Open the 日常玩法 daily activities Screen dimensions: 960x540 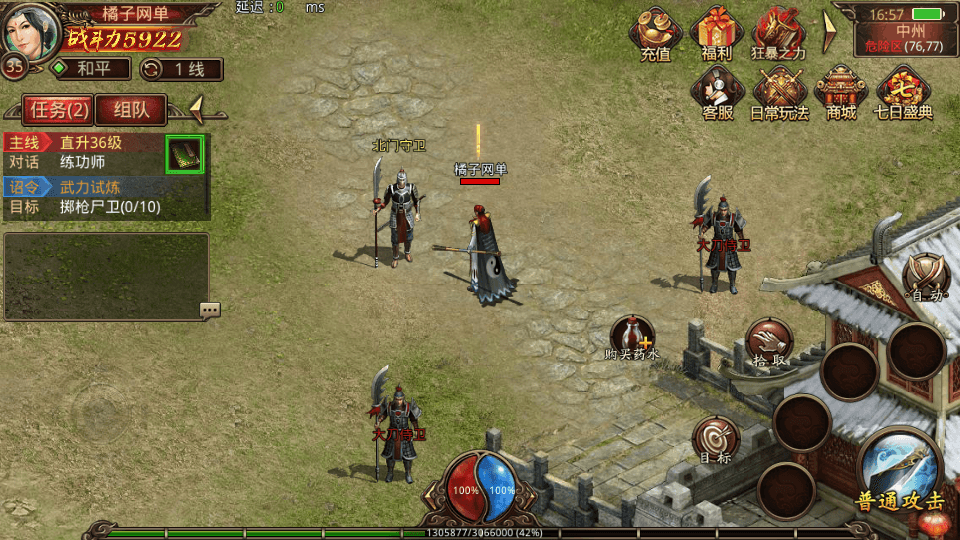coord(779,92)
